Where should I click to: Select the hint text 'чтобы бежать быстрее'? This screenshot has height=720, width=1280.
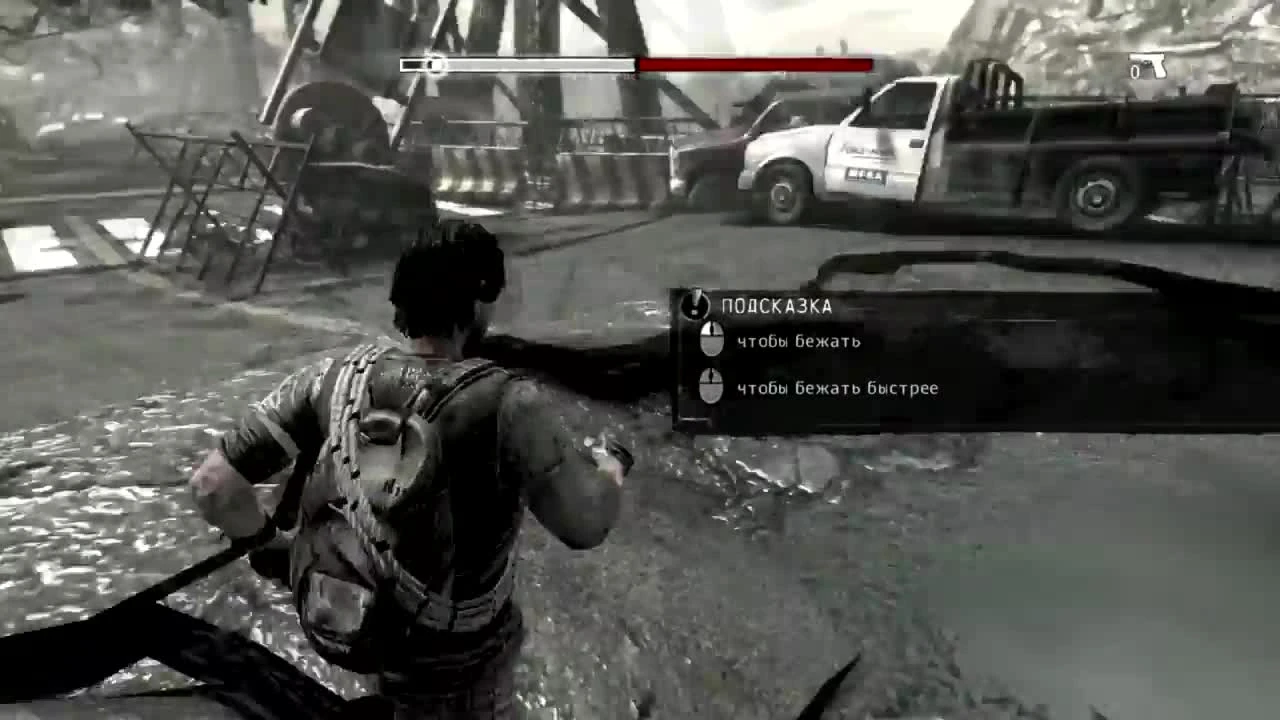[x=838, y=388]
